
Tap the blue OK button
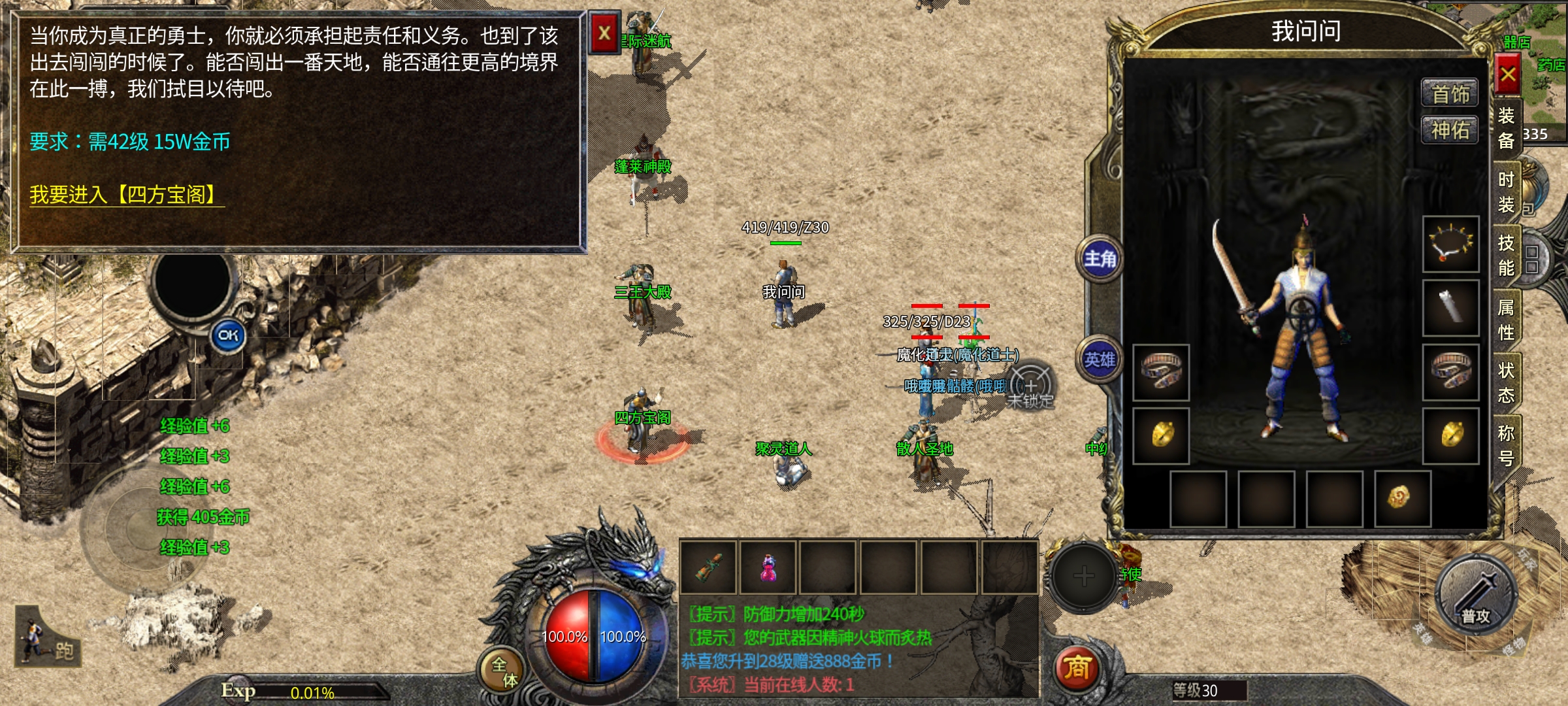[x=228, y=335]
